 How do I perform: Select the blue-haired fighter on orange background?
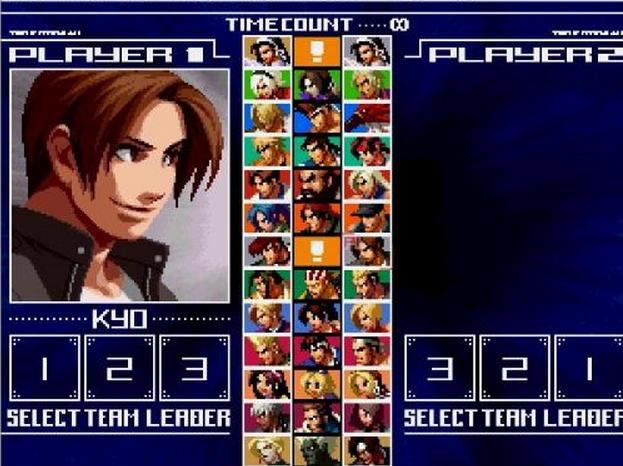[x=267, y=217]
